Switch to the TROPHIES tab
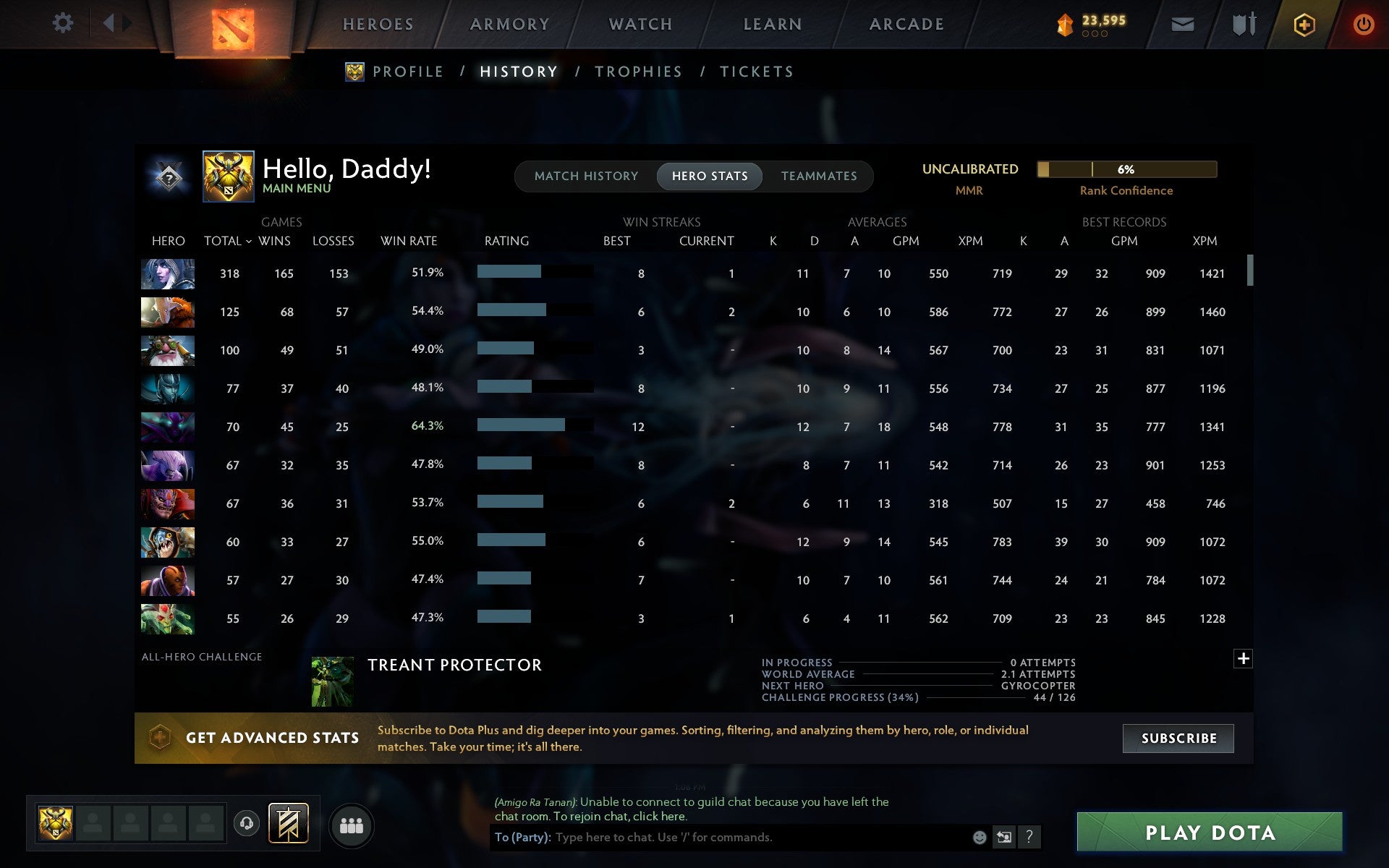Screen dimensions: 1389x868 coord(638,71)
